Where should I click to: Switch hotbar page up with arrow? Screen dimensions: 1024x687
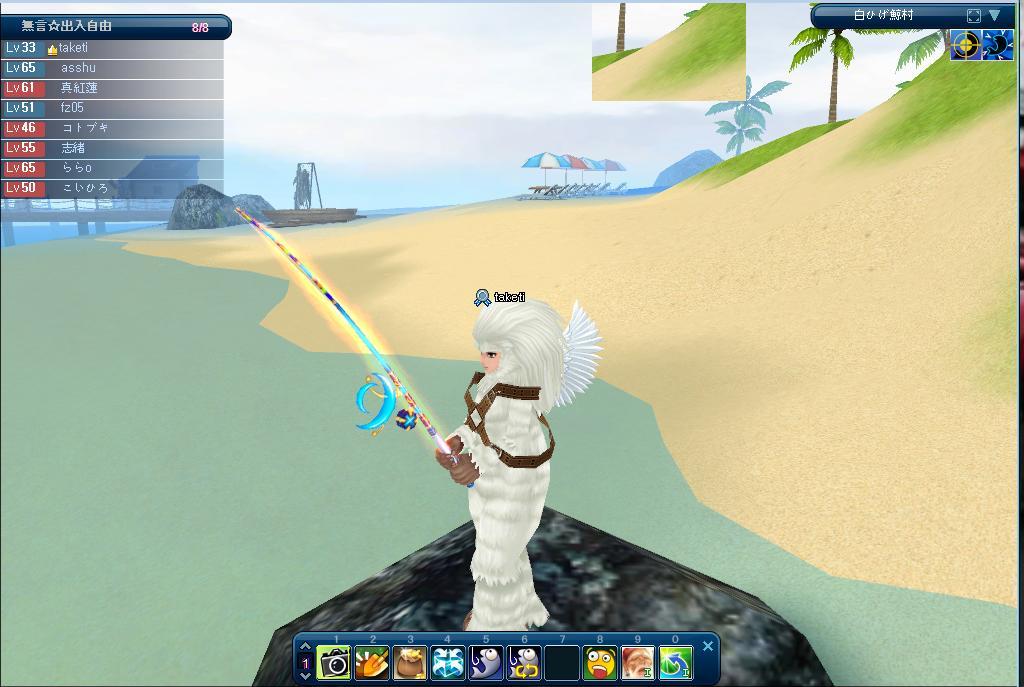tap(306, 647)
